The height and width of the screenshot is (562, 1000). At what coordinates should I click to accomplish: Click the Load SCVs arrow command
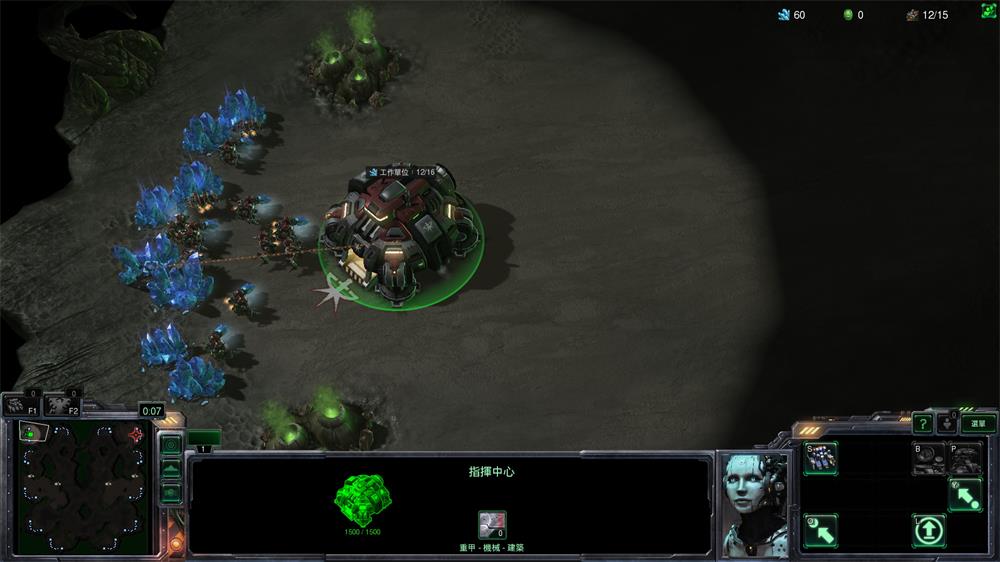tap(821, 529)
